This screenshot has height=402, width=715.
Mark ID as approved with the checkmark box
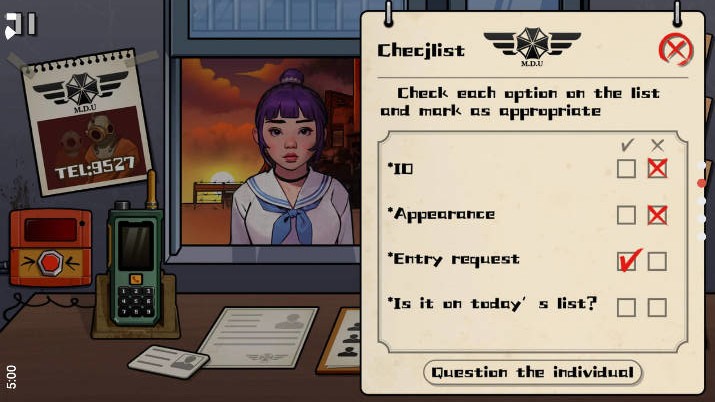coord(626,169)
